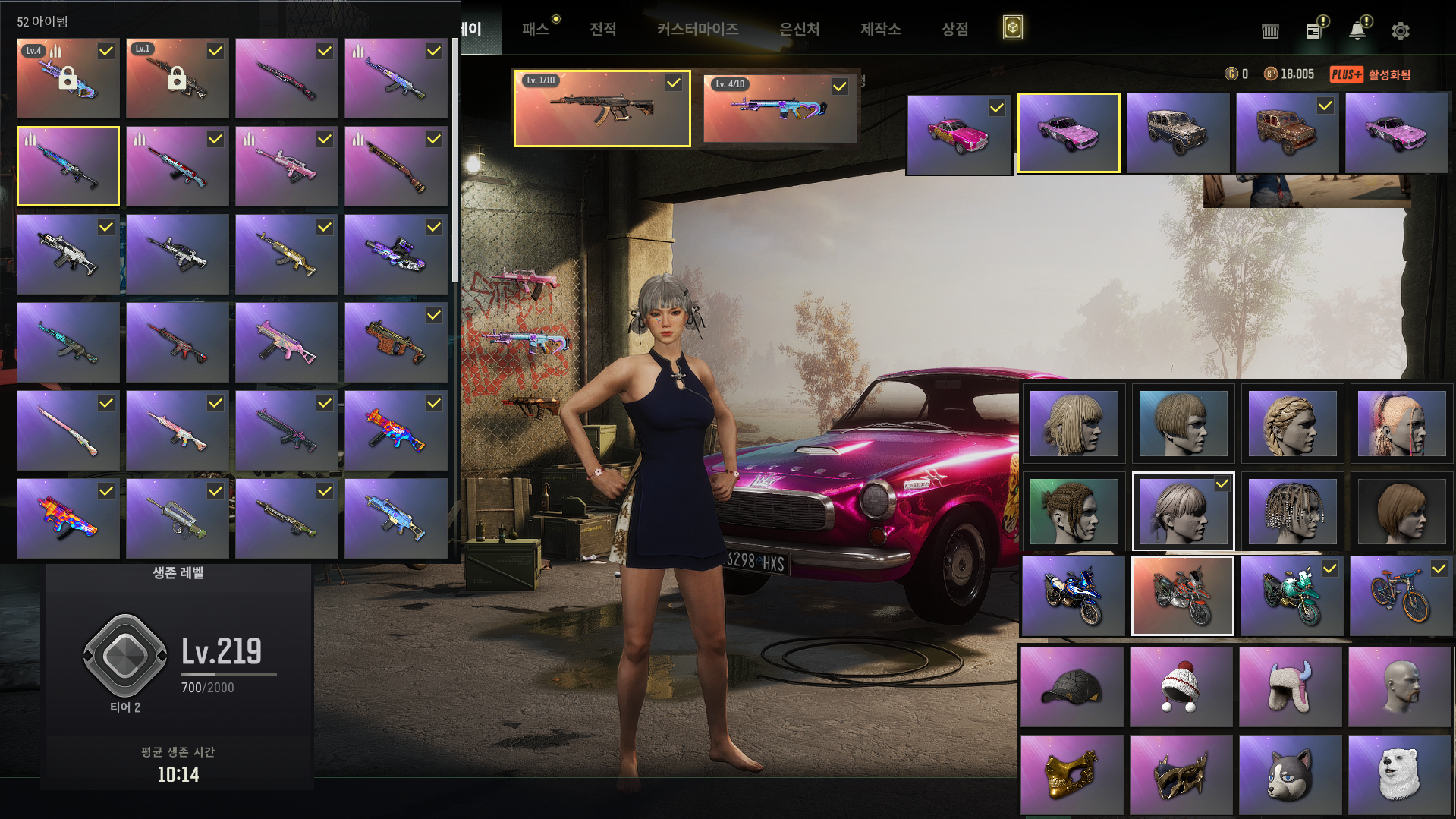Check the notification bell
This screenshot has height=819, width=1456.
1357,30
